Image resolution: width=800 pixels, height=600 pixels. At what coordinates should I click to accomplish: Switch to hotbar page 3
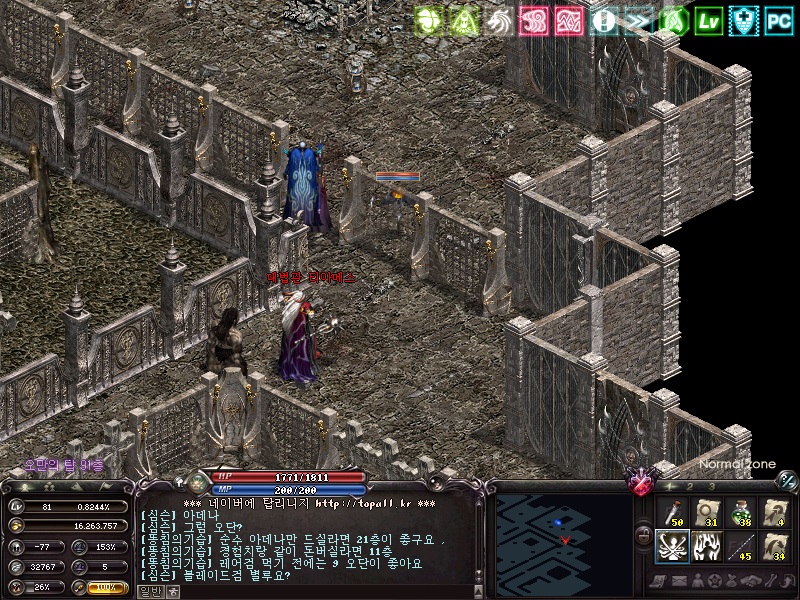711,486
